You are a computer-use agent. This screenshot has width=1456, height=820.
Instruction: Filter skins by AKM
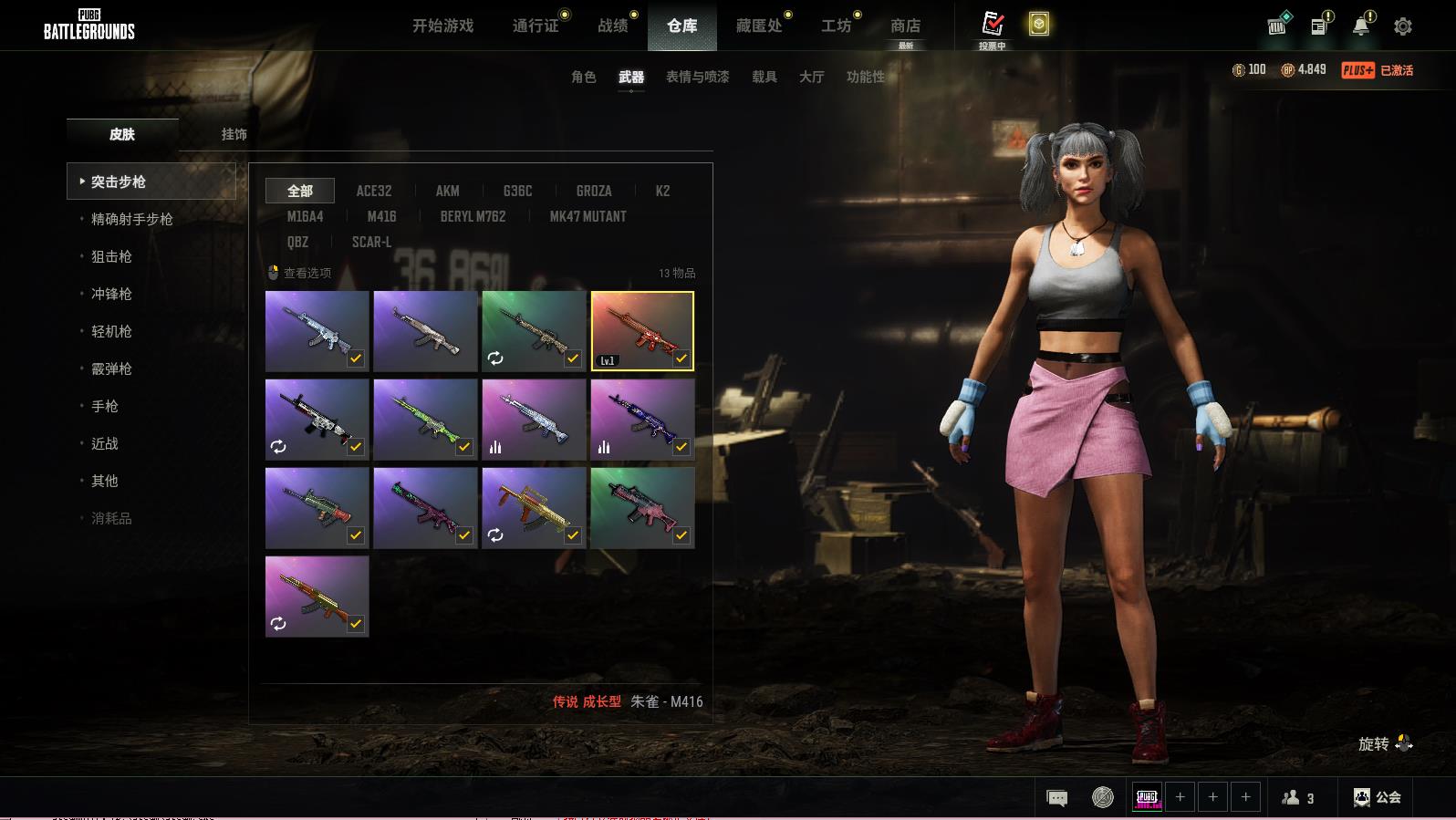coord(447,191)
